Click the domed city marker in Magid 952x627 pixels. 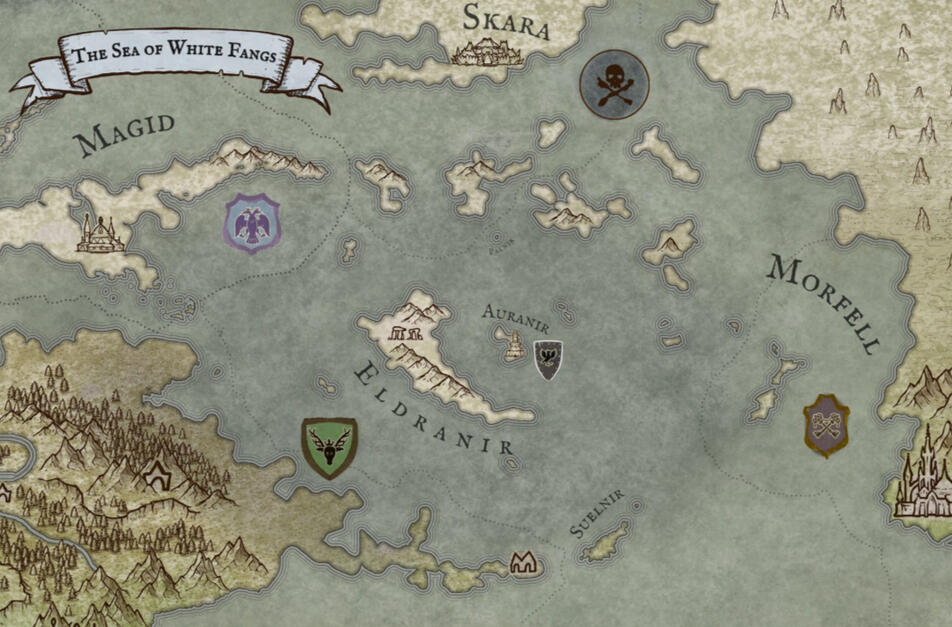[96, 235]
